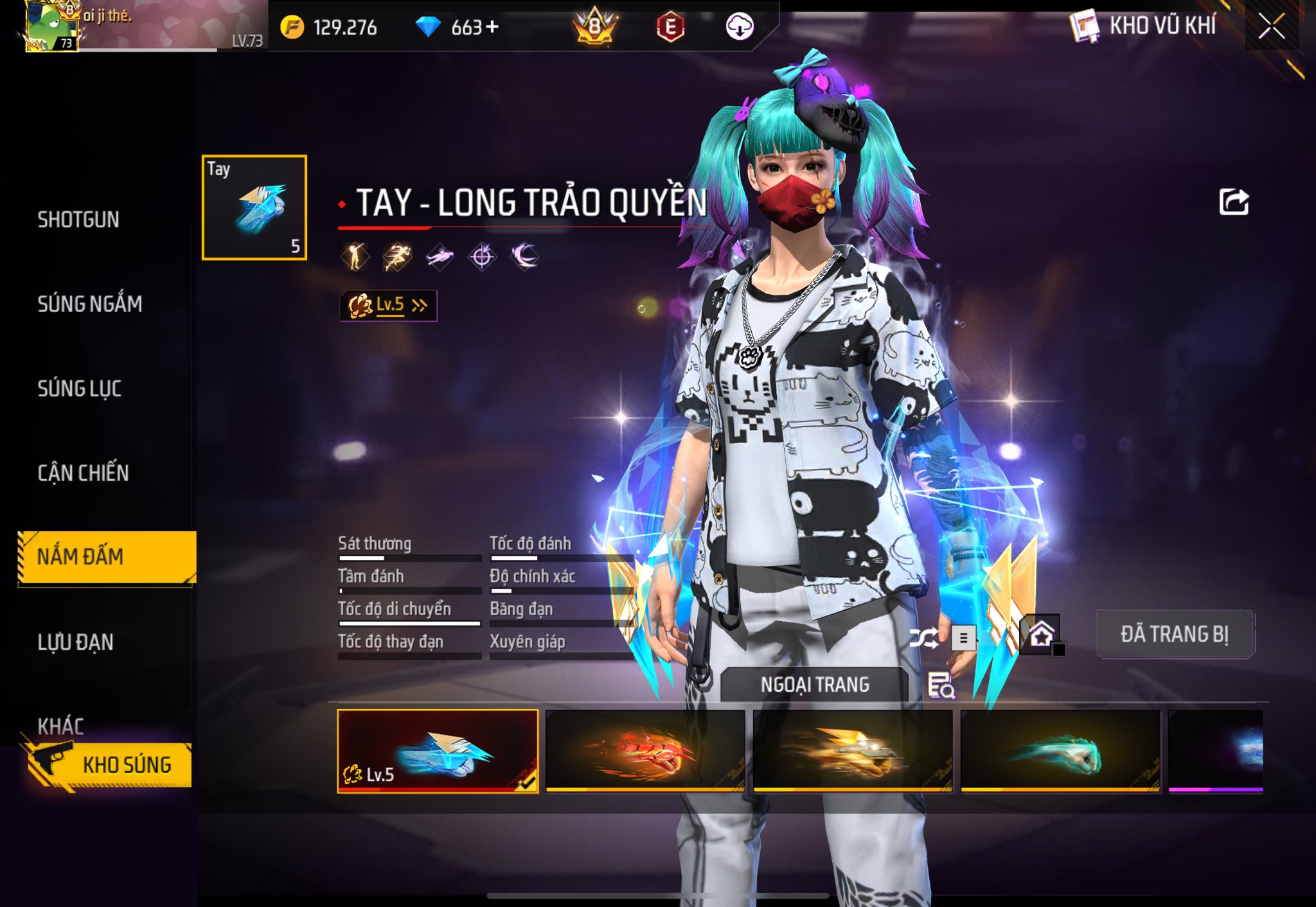Open the KHÁC category
Image resolution: width=1316 pixels, height=907 pixels.
pos(61,726)
